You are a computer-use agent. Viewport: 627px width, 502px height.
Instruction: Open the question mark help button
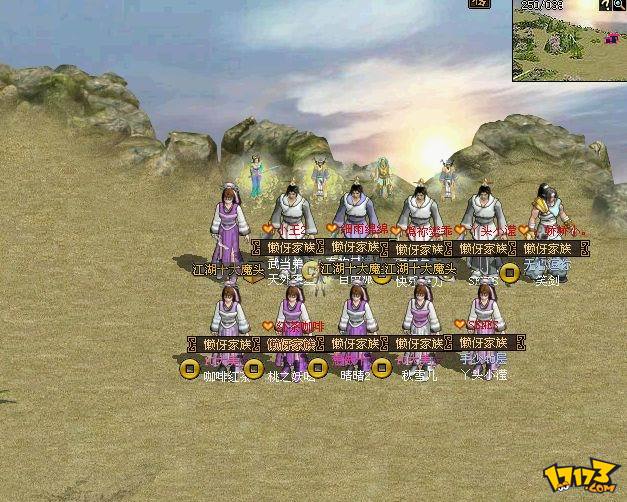pyautogui.click(x=606, y=5)
